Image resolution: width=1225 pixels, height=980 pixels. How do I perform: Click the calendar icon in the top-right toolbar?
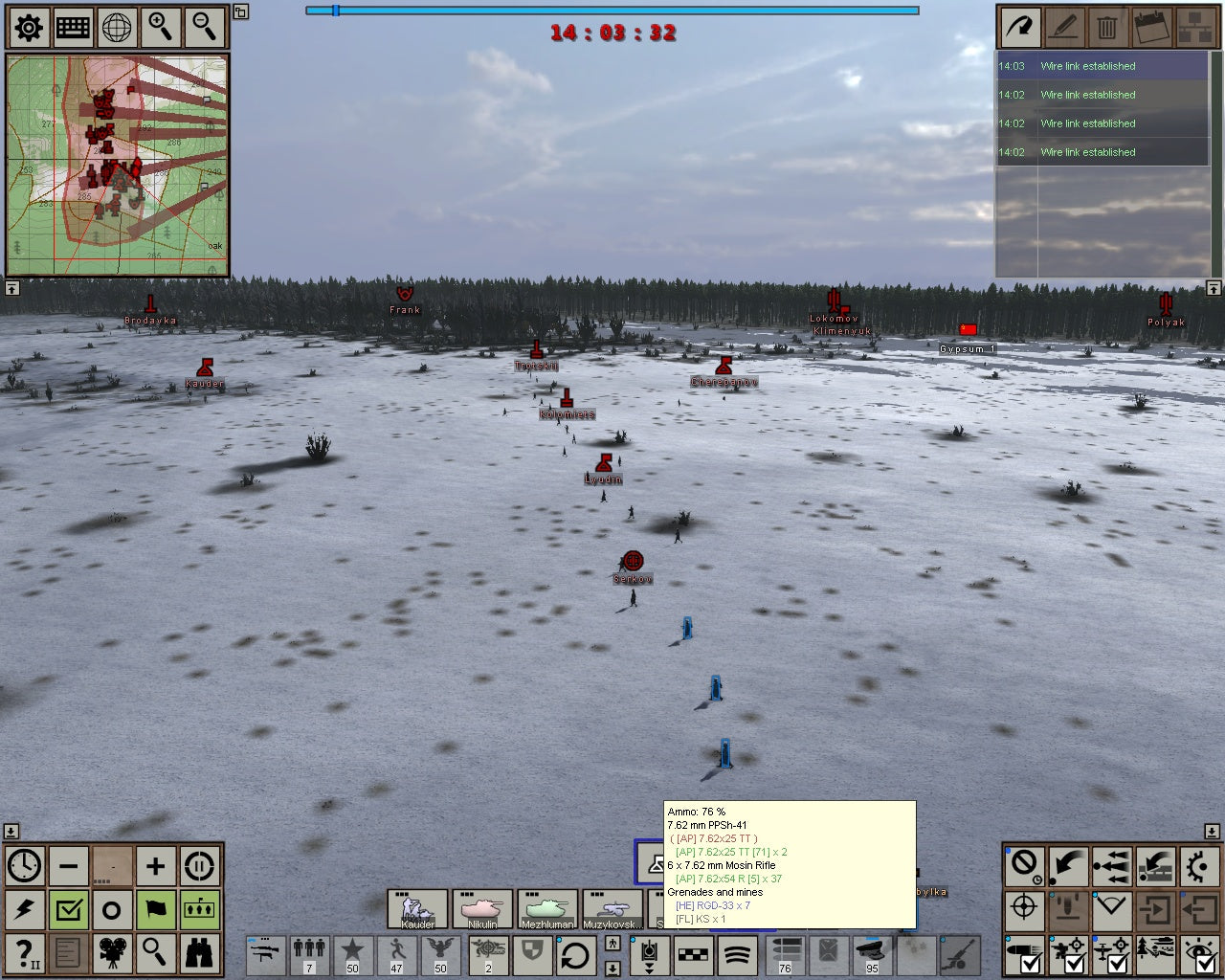click(1150, 27)
